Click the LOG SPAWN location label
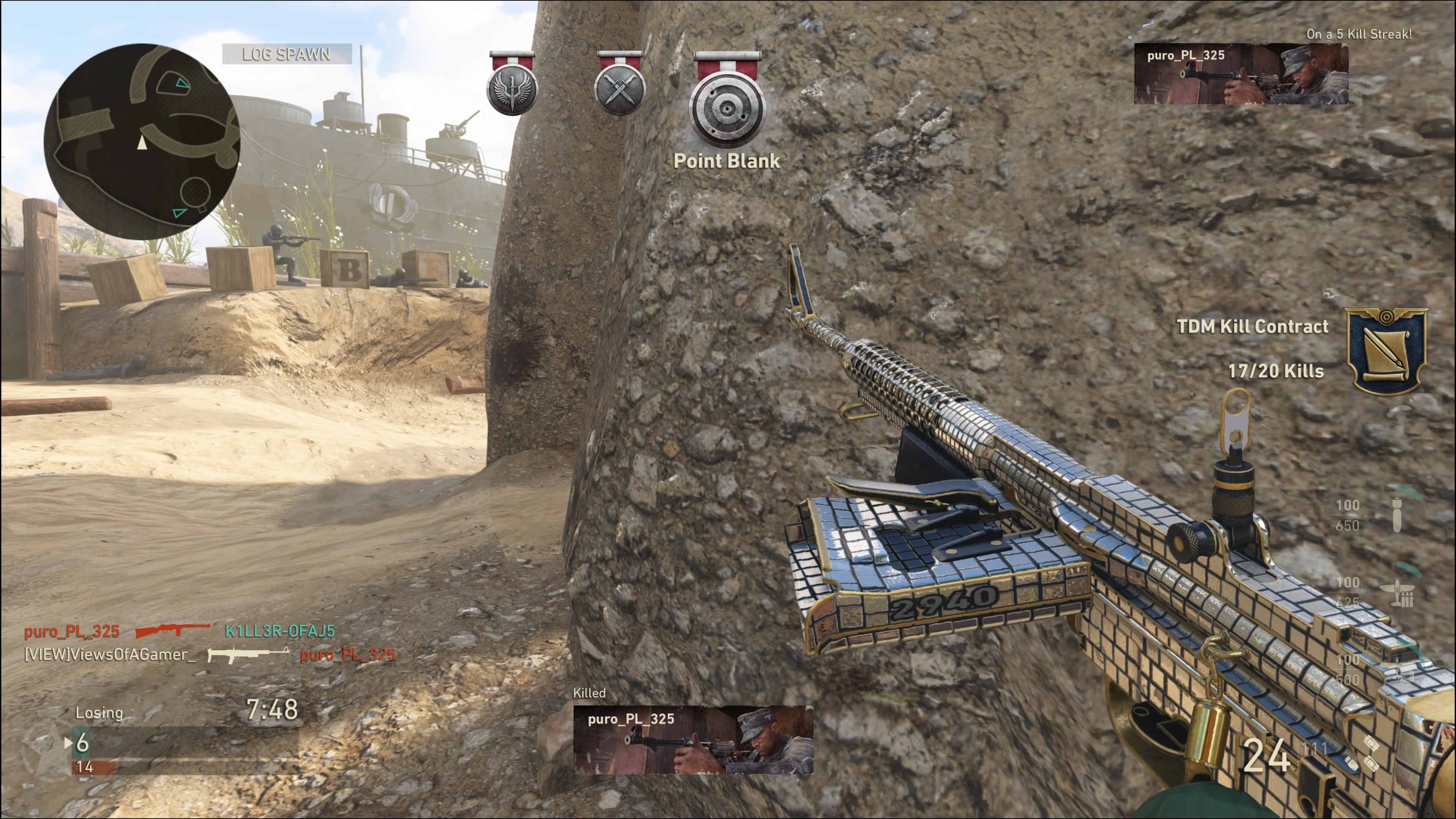 pos(287,54)
